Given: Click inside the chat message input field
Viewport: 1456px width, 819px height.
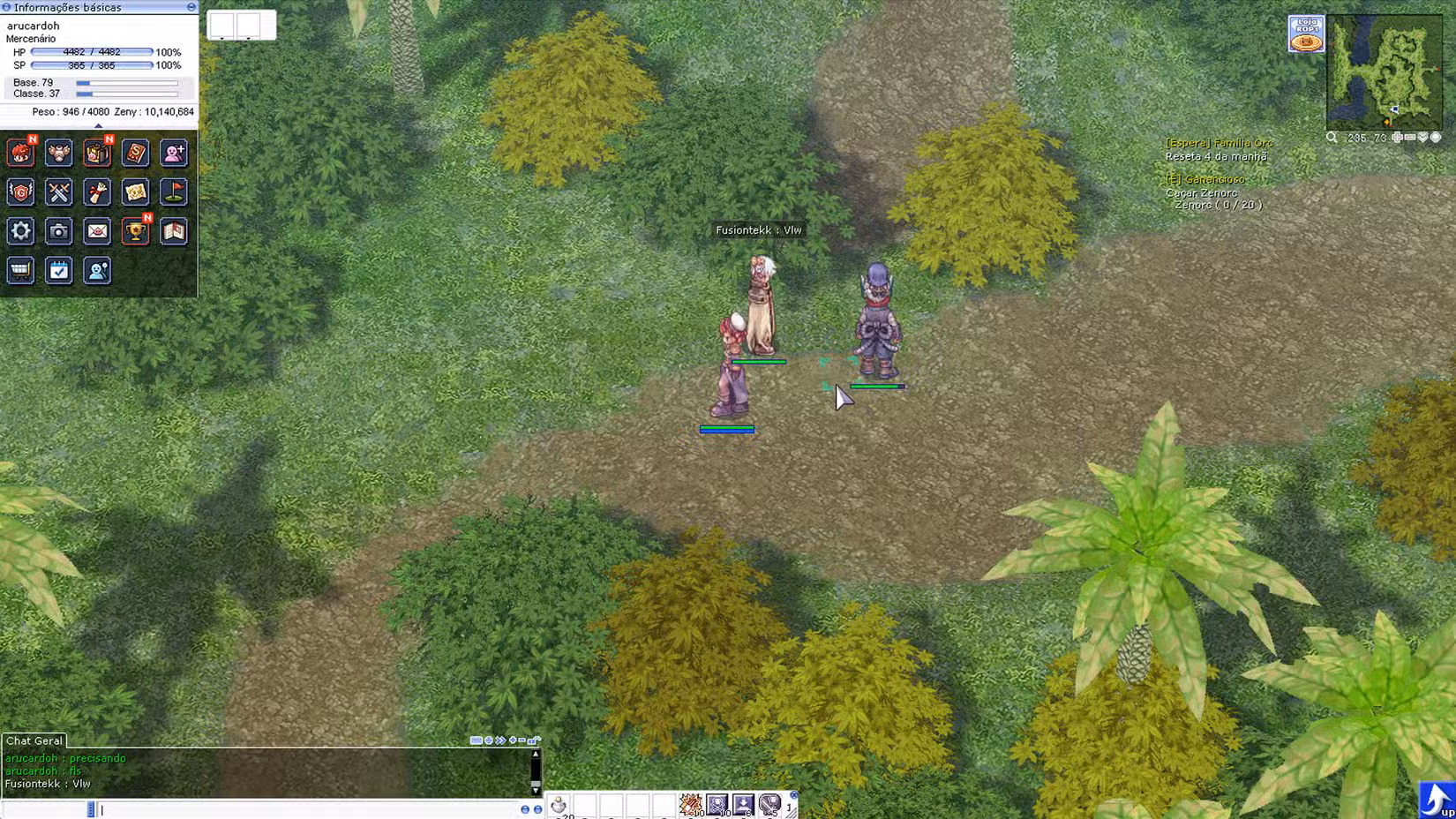Looking at the screenshot, I should (265, 808).
